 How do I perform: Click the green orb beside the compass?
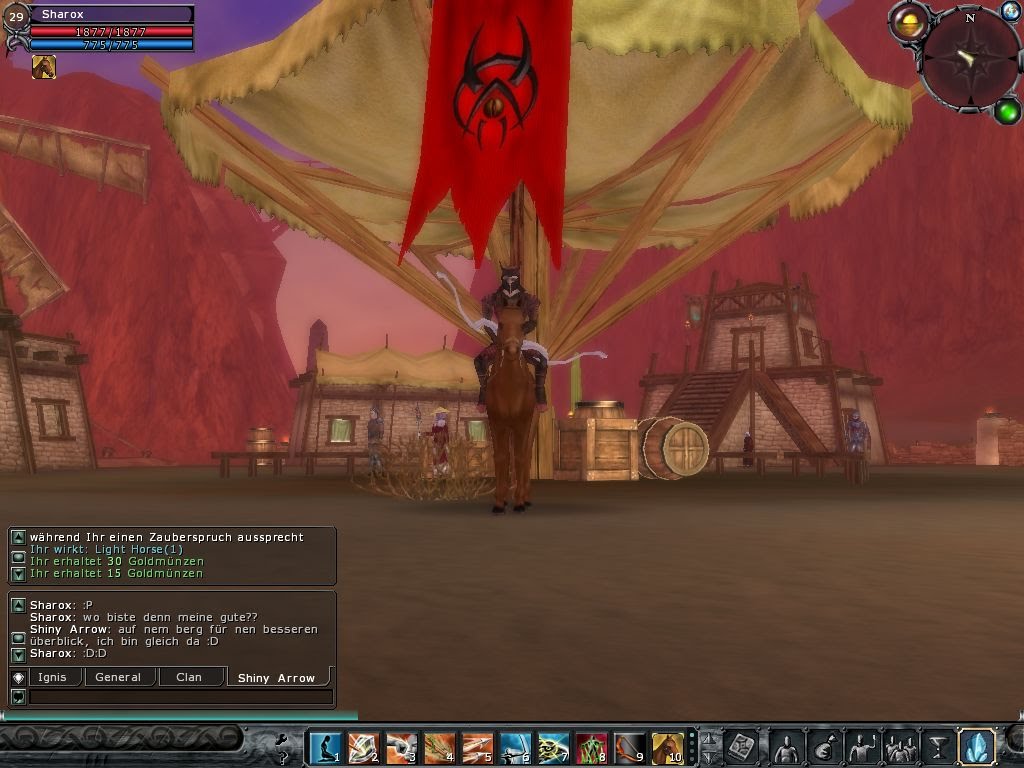[x=1006, y=111]
